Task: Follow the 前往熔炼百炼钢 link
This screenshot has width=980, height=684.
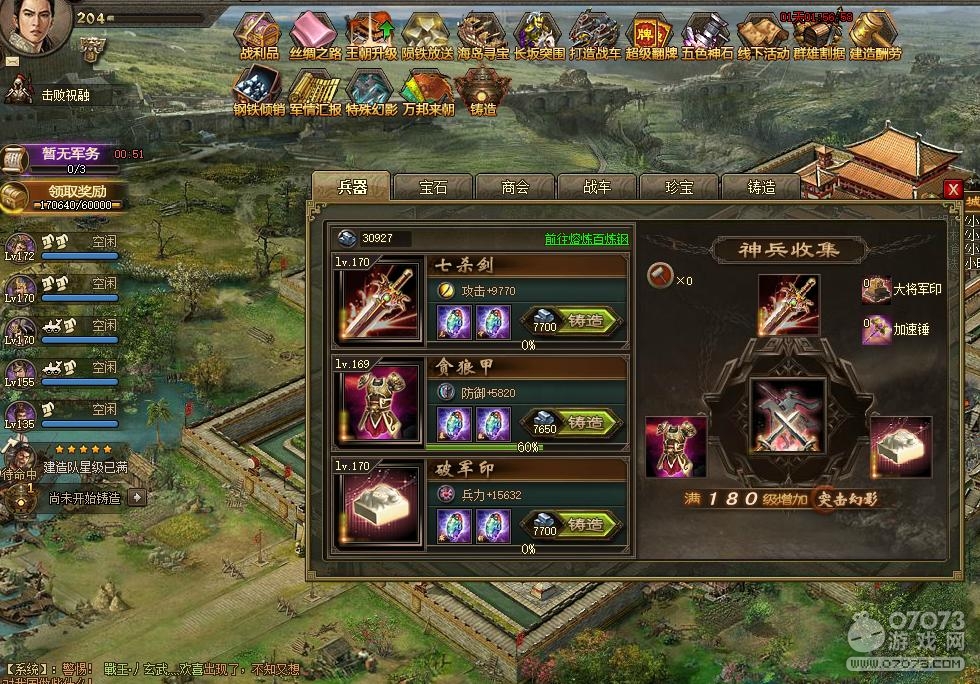Action: (587, 239)
